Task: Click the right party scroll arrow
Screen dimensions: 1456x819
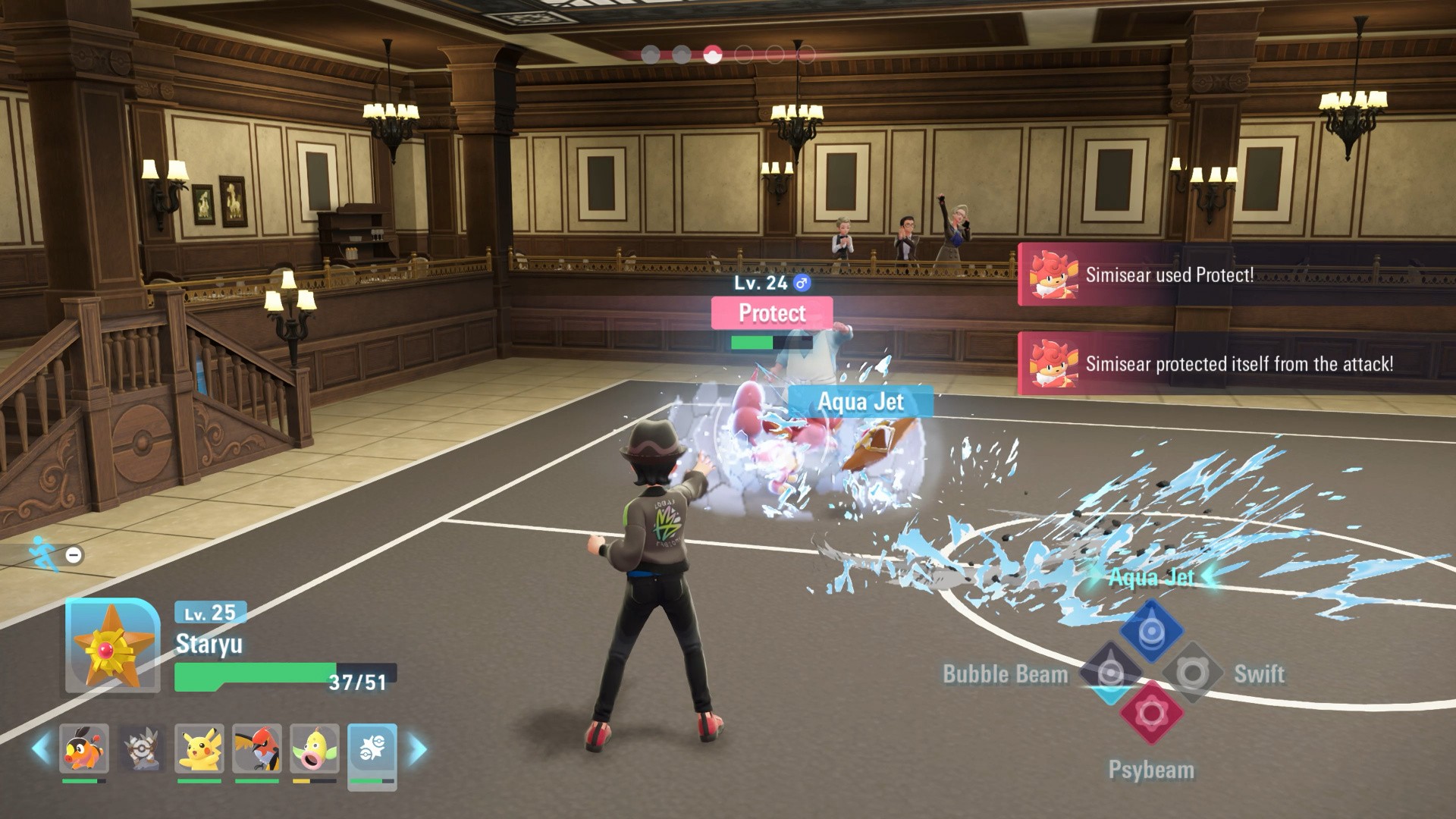Action: pos(417,749)
